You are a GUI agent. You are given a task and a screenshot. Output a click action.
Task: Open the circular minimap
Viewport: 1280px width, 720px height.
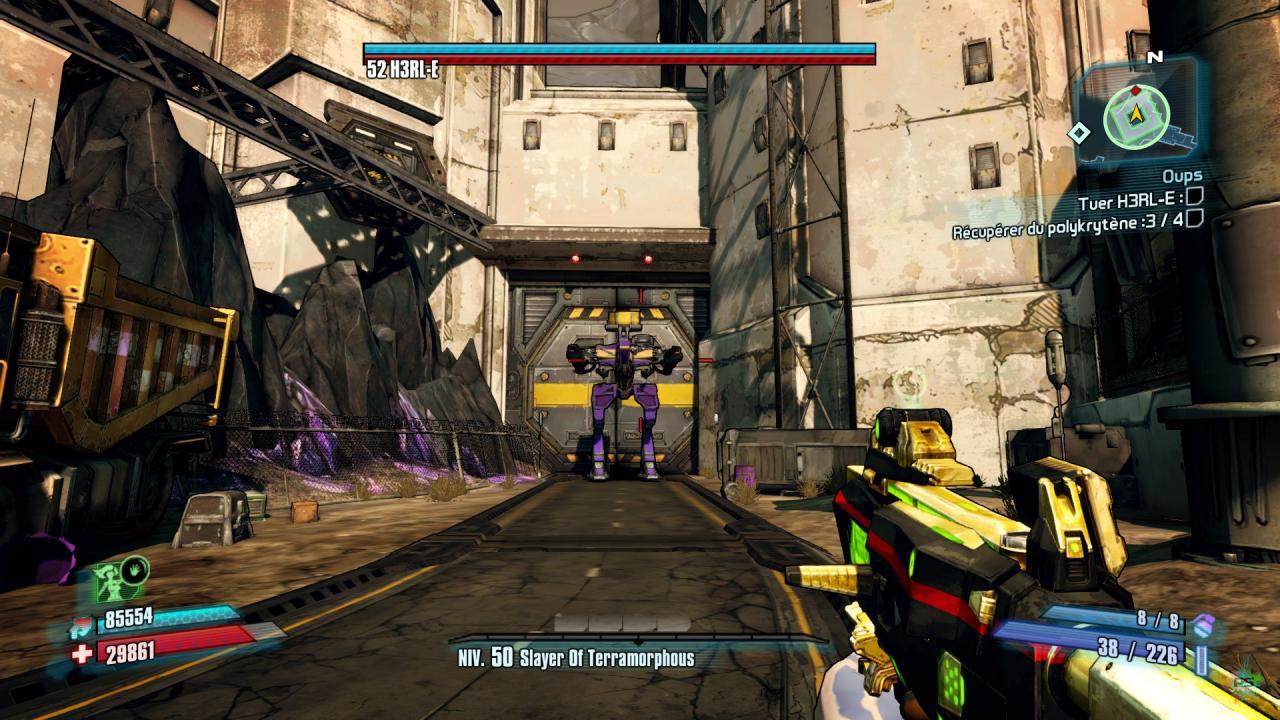(1136, 116)
